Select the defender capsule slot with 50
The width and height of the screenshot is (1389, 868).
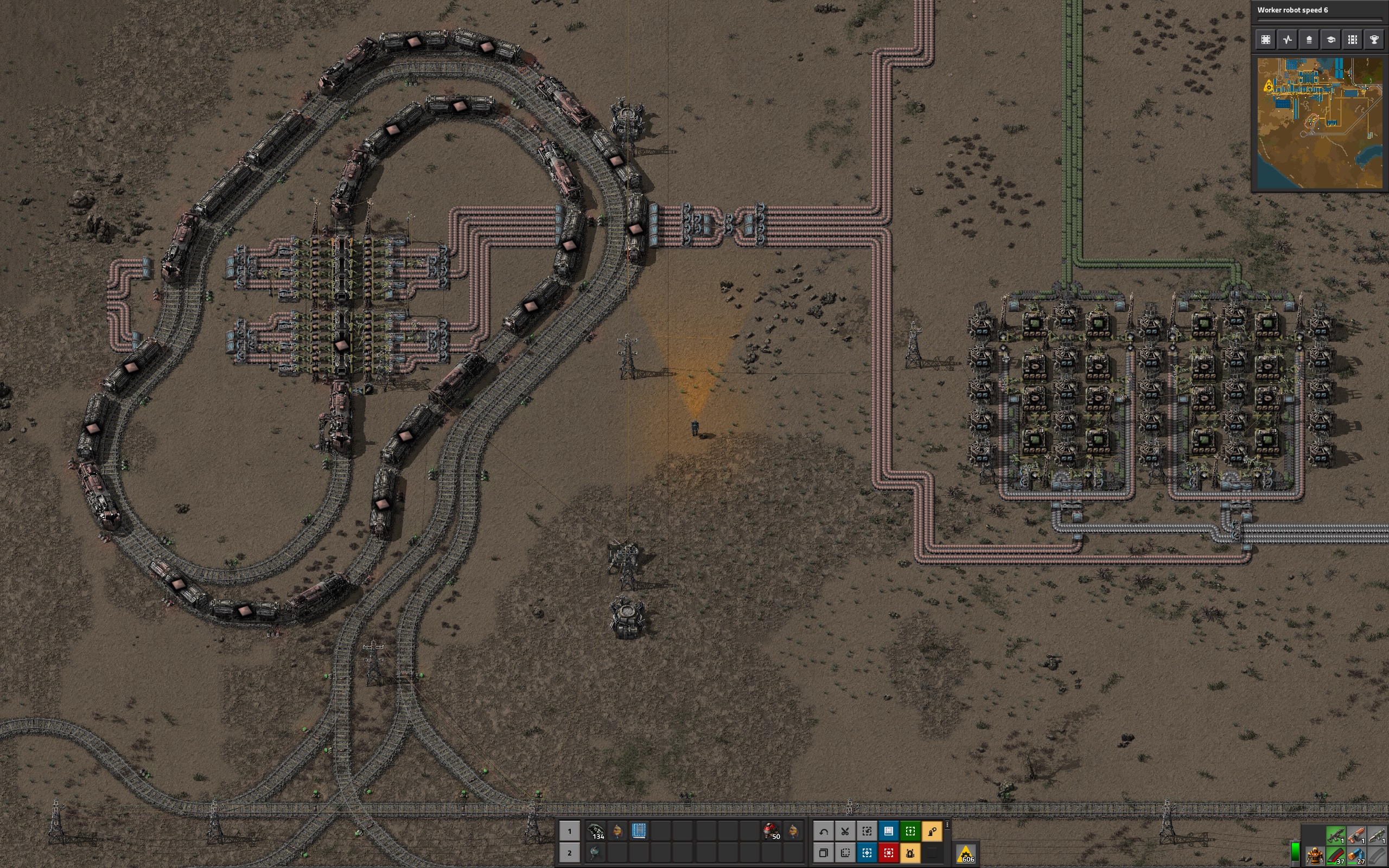pos(771,831)
